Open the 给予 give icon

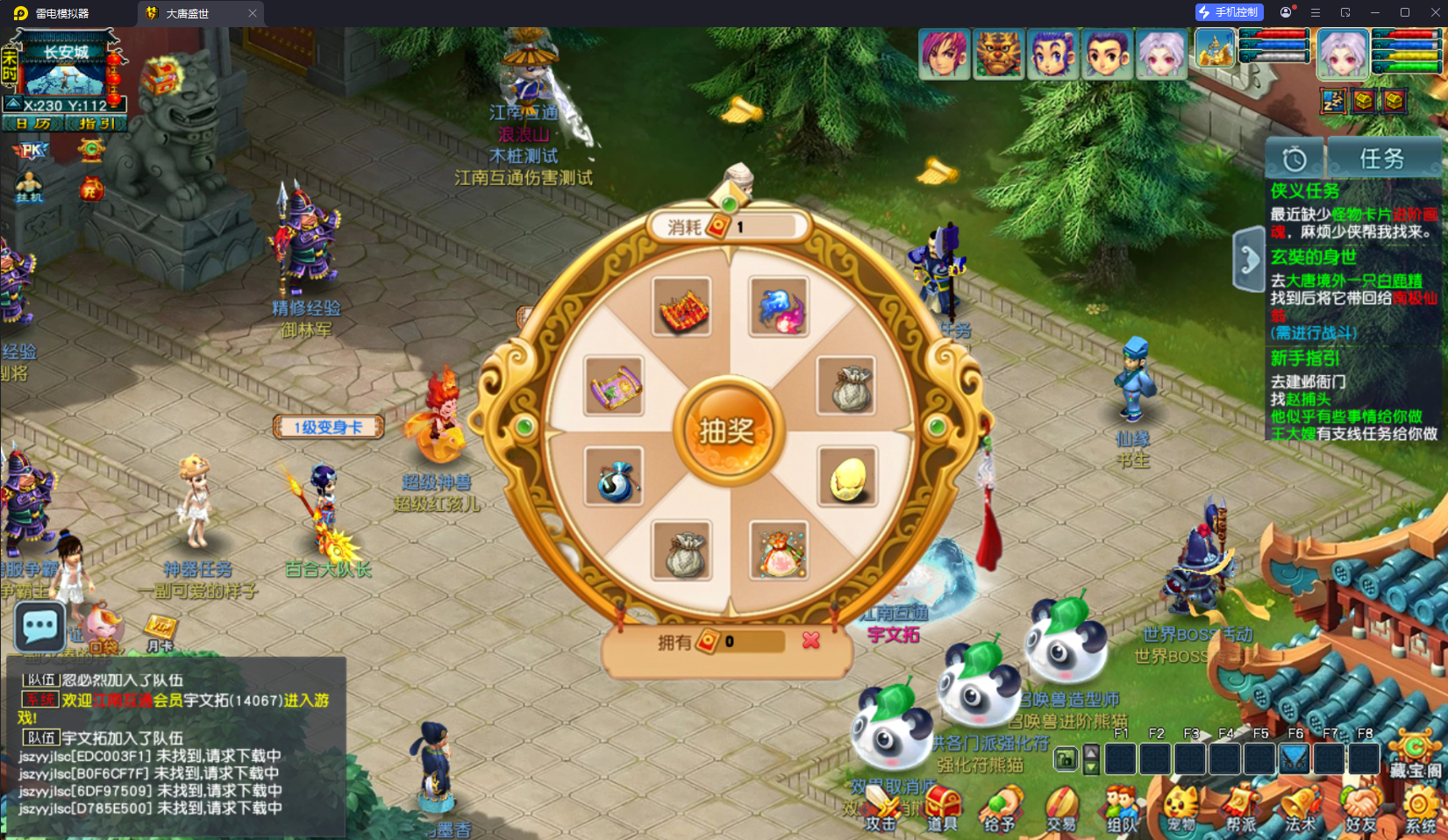1000,807
